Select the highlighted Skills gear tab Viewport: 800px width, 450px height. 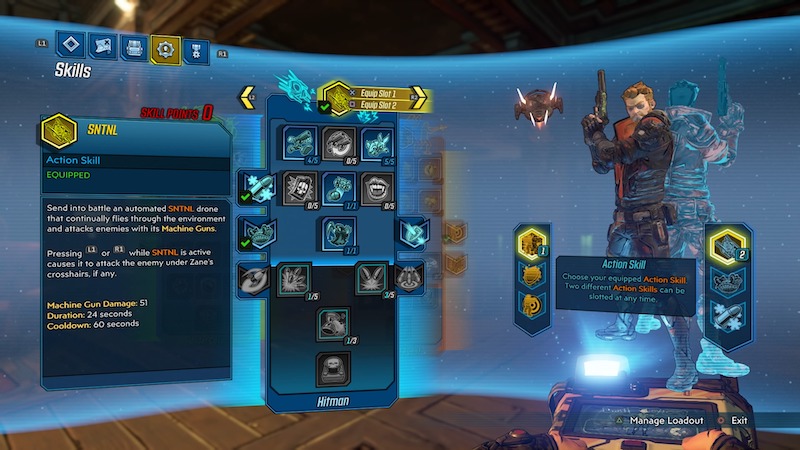(165, 45)
